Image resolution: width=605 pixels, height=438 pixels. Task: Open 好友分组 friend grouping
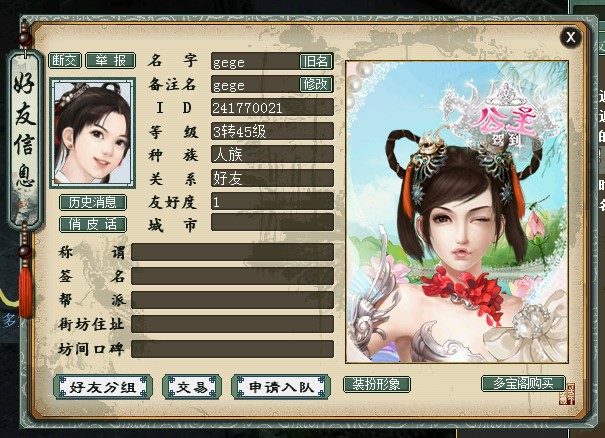click(x=102, y=387)
